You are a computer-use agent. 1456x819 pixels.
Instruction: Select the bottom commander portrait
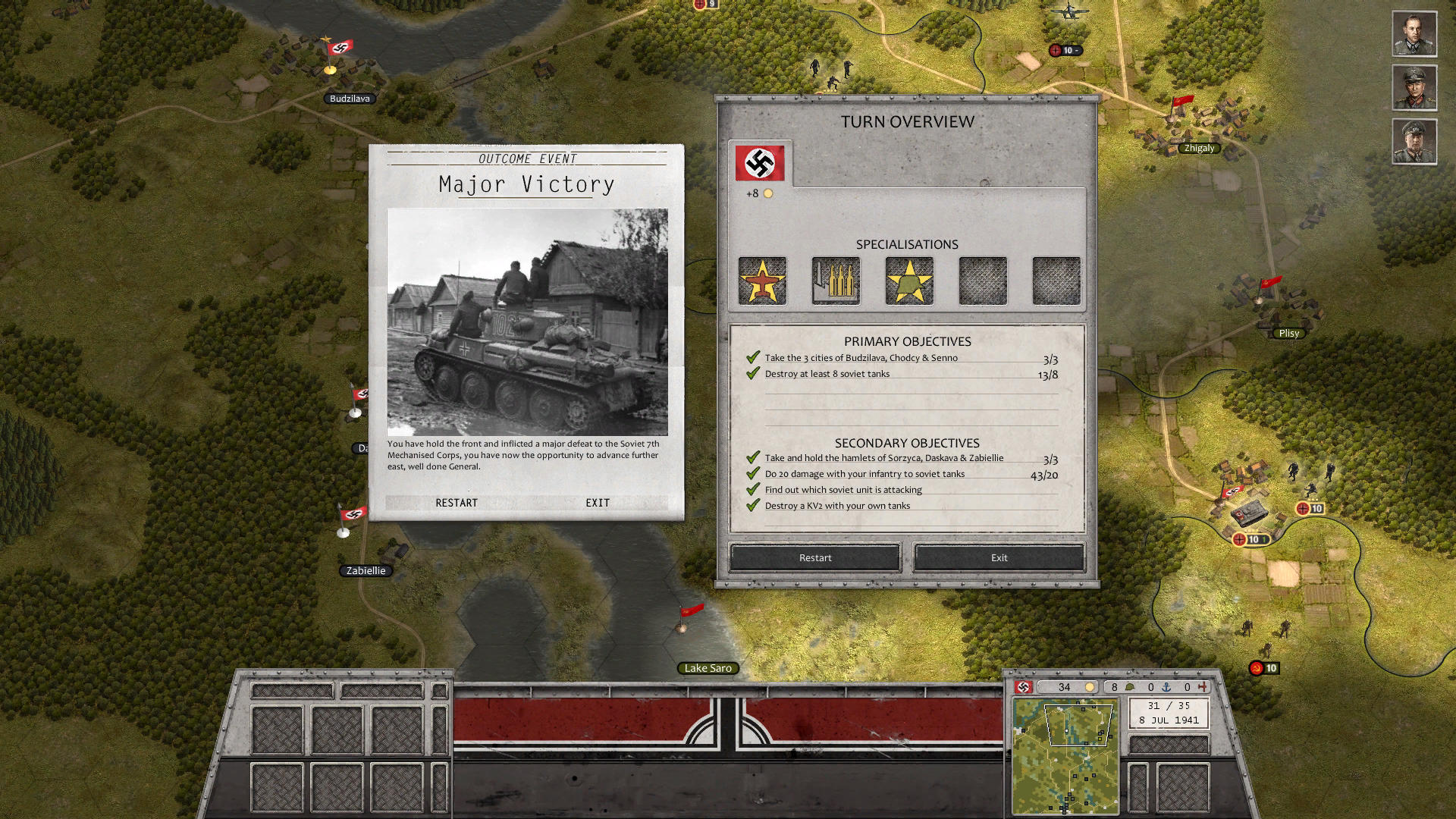click(x=1414, y=141)
